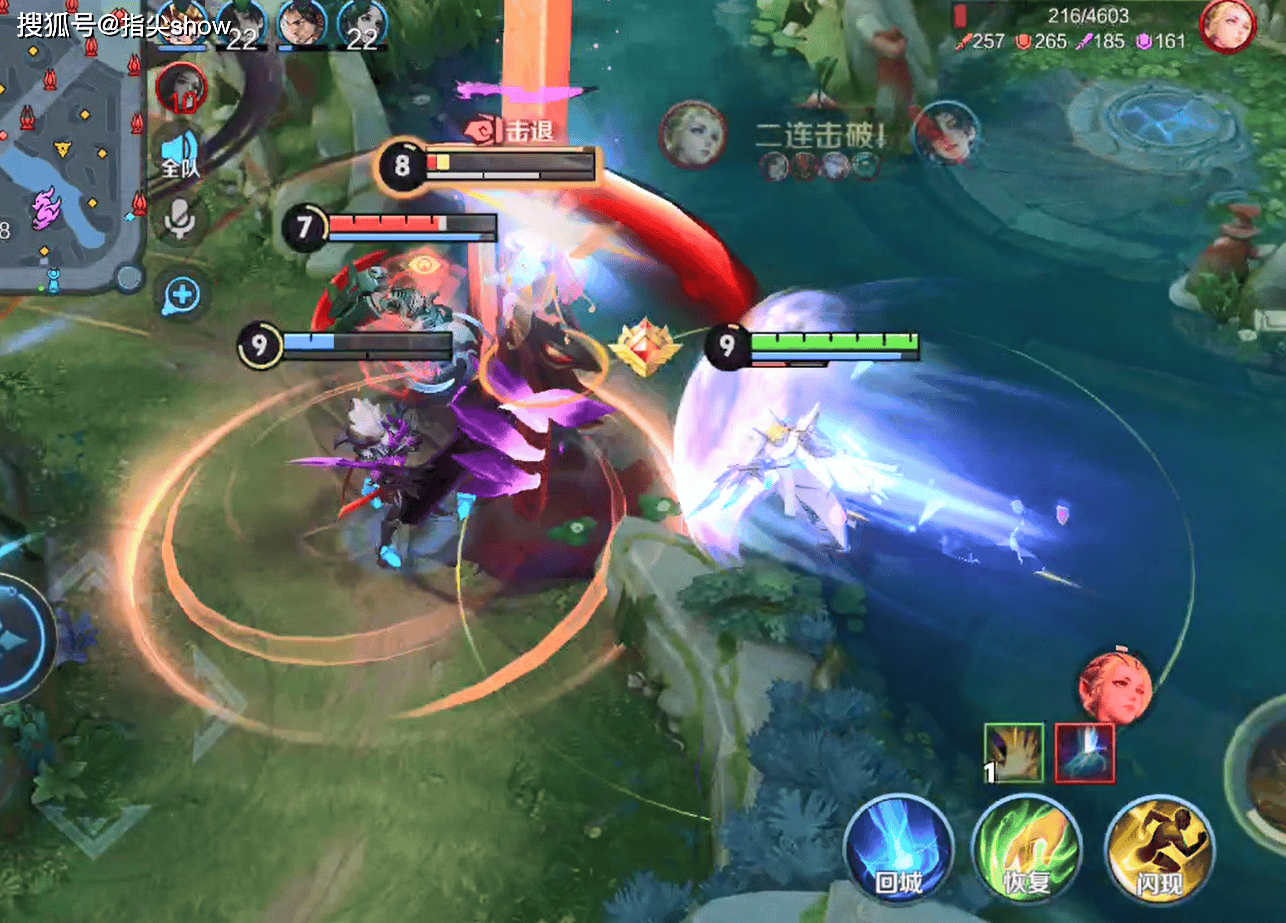Open the quick chat plus bubble

click(x=181, y=296)
